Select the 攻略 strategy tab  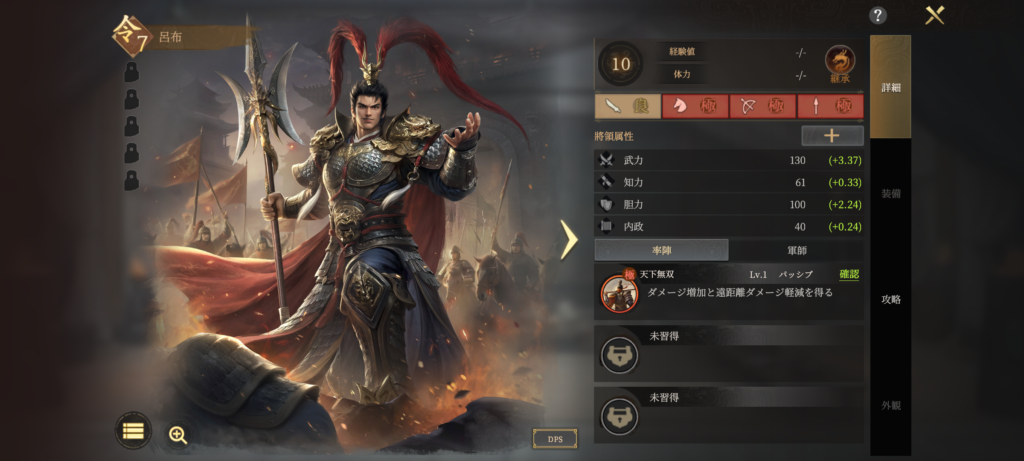tap(890, 299)
